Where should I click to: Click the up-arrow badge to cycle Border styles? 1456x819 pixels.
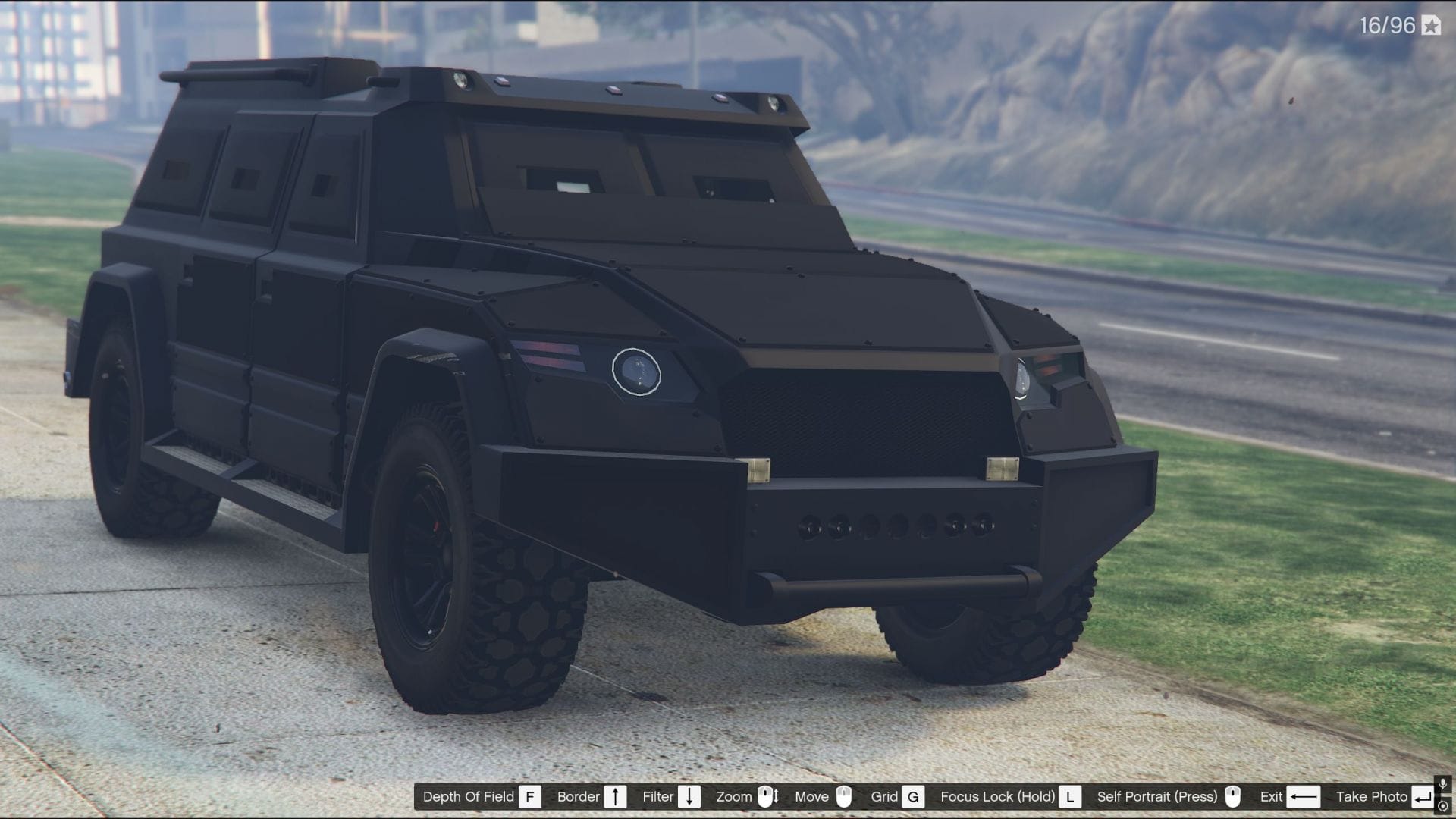[615, 796]
